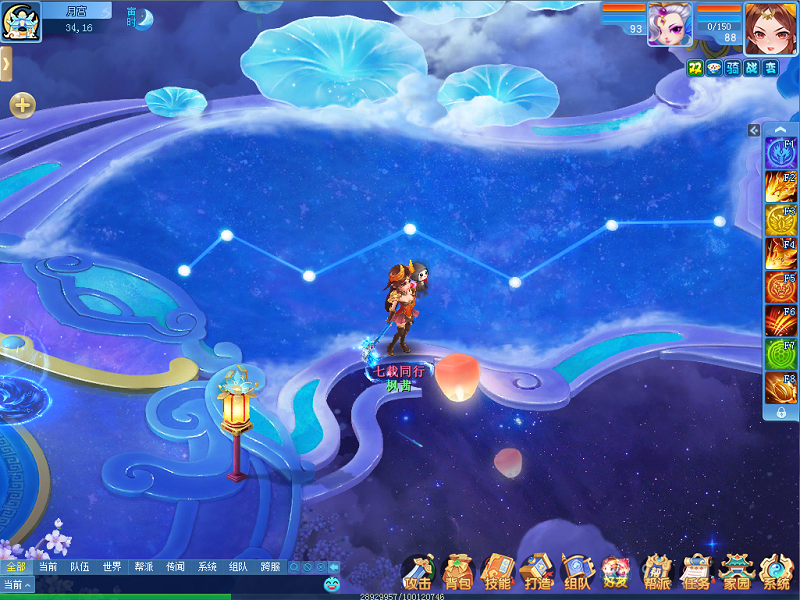Image resolution: width=800 pixels, height=600 pixels.
Task: Activate the F1 purple skill
Action: click(780, 153)
